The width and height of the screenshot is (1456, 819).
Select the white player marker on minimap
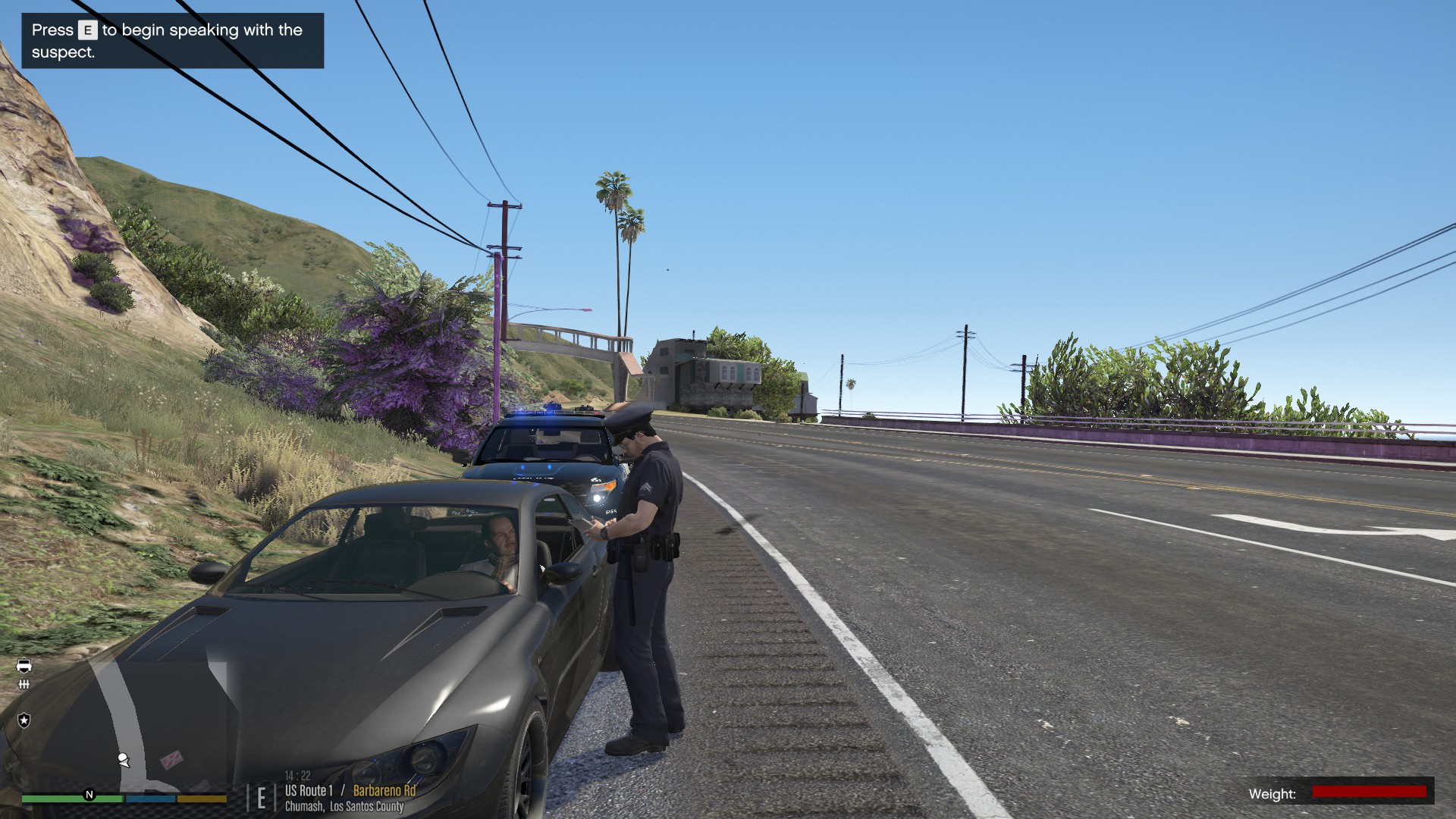(x=124, y=759)
